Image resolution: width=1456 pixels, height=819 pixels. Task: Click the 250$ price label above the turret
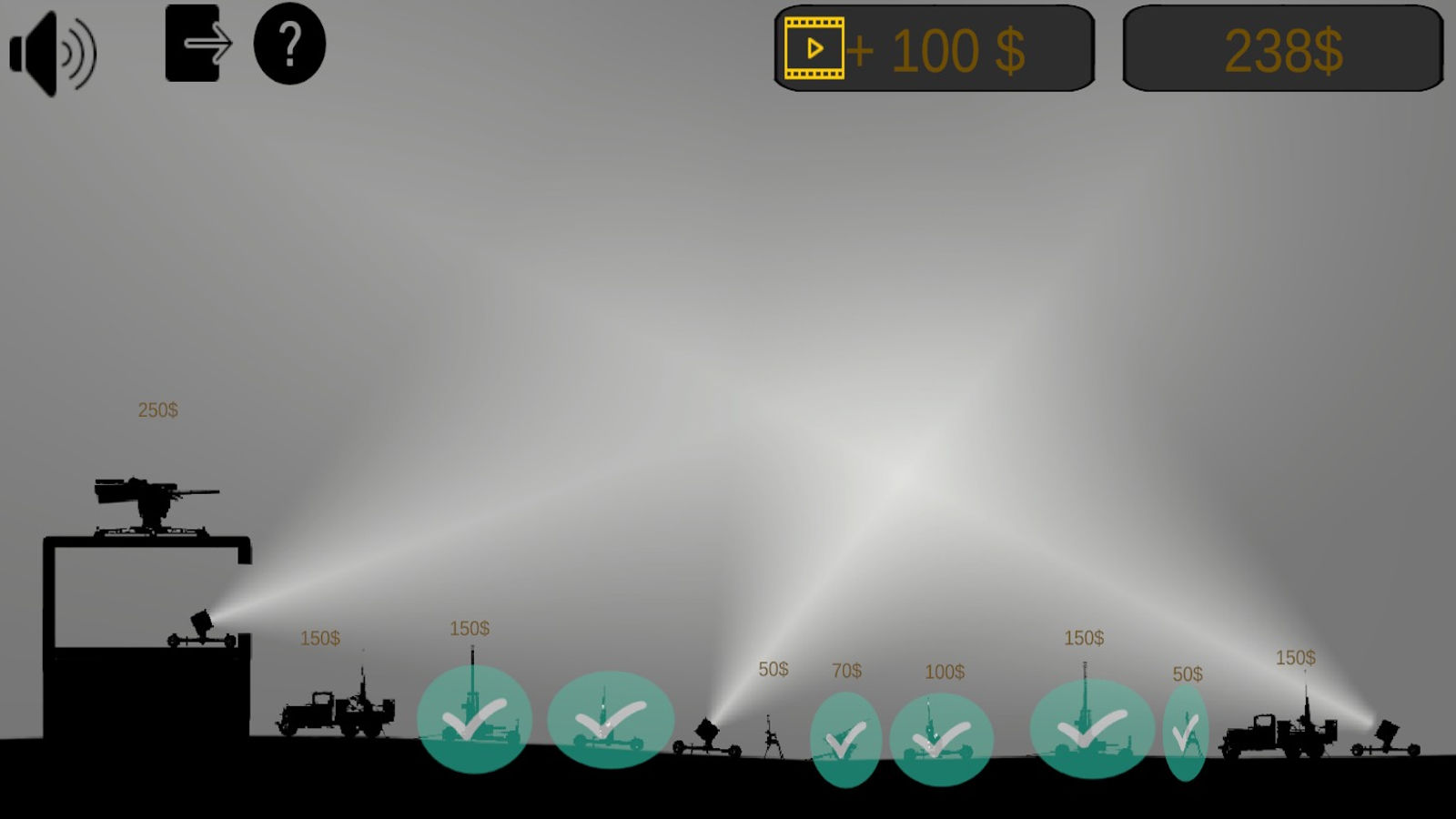coord(157,410)
